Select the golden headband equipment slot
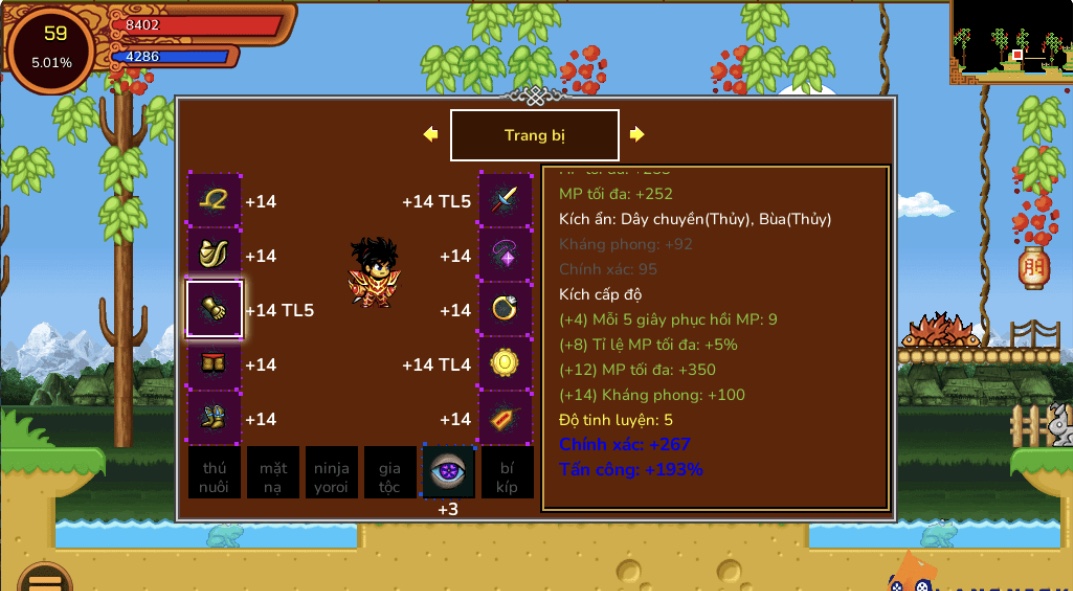Screen dimensions: 1073x591 click(214, 201)
